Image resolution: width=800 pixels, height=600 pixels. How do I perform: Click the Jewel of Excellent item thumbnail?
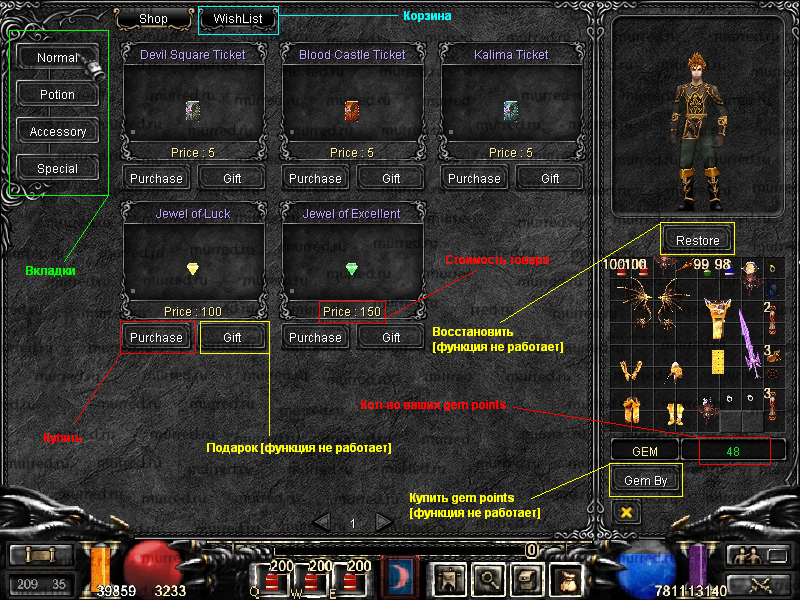click(352, 268)
